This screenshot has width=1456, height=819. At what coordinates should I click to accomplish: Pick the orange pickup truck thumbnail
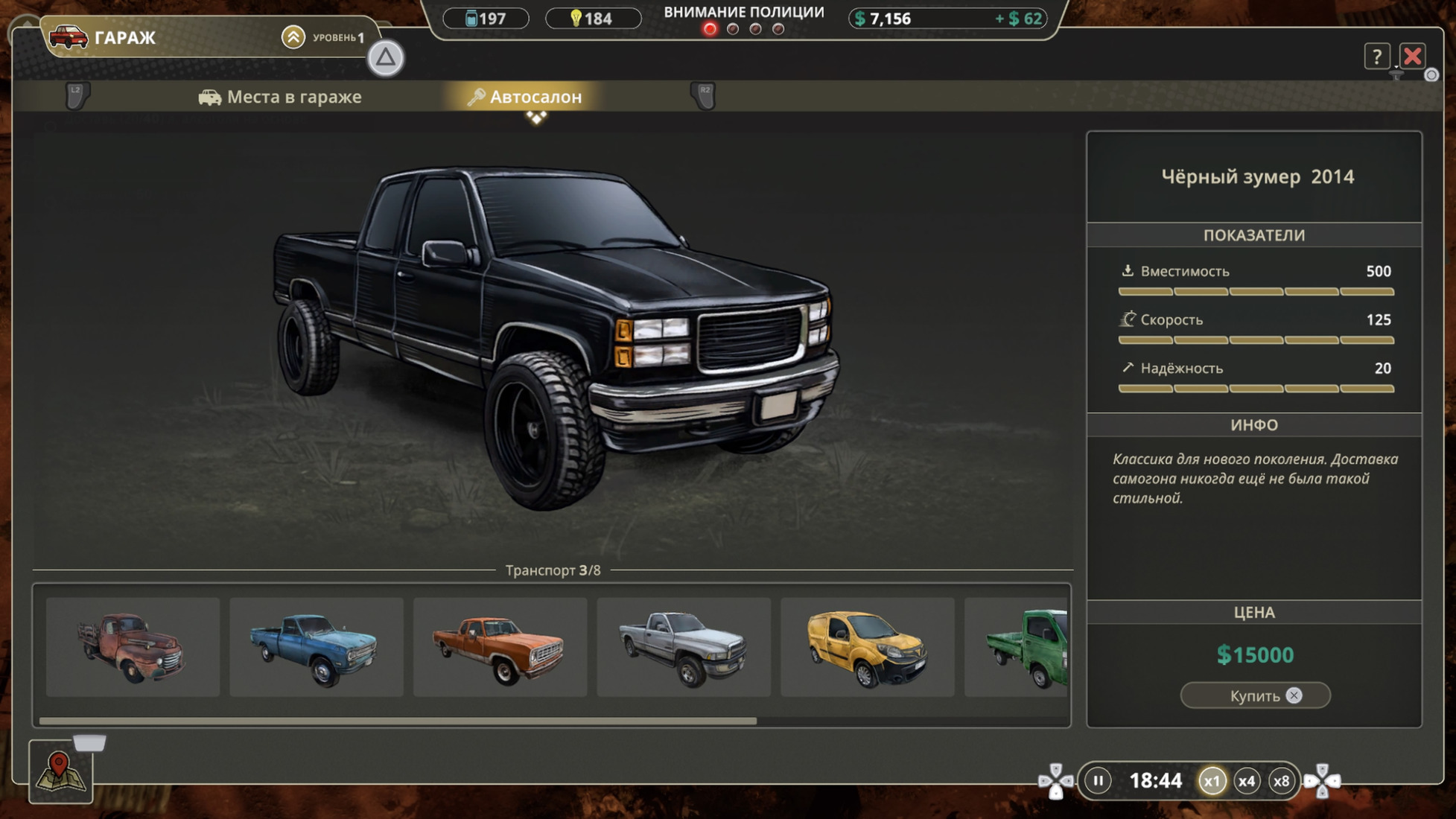point(500,647)
